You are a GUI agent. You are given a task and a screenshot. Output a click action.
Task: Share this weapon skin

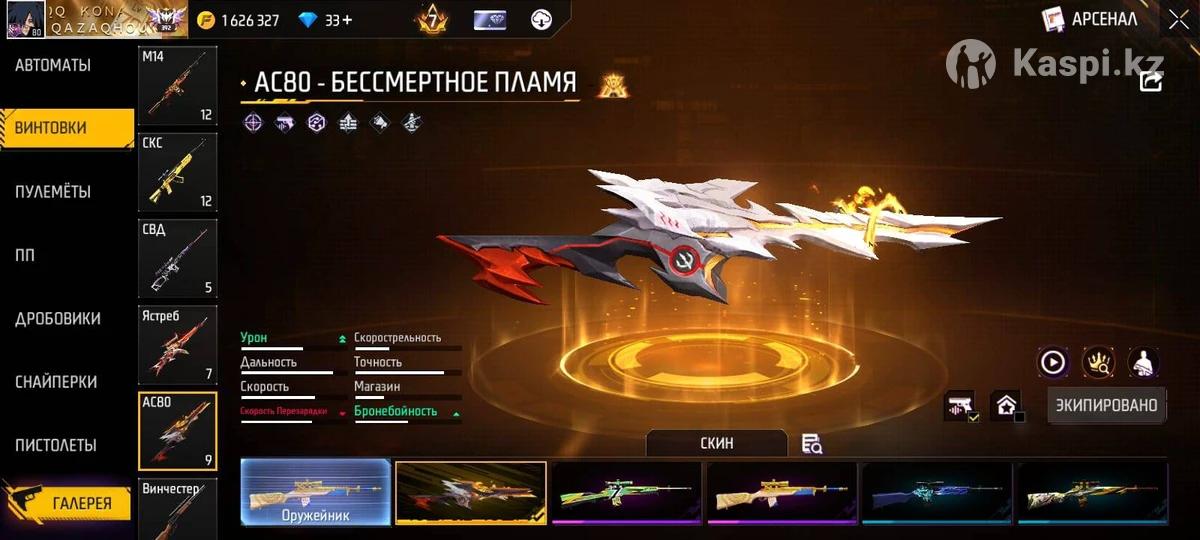1151,81
